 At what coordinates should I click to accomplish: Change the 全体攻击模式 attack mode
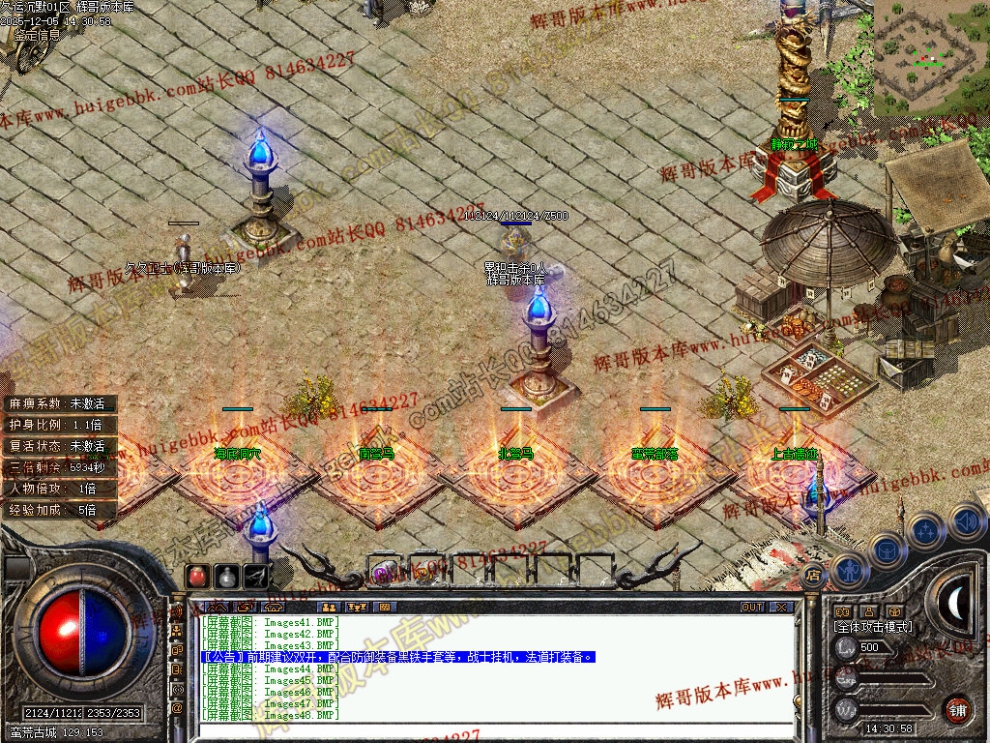pos(872,626)
